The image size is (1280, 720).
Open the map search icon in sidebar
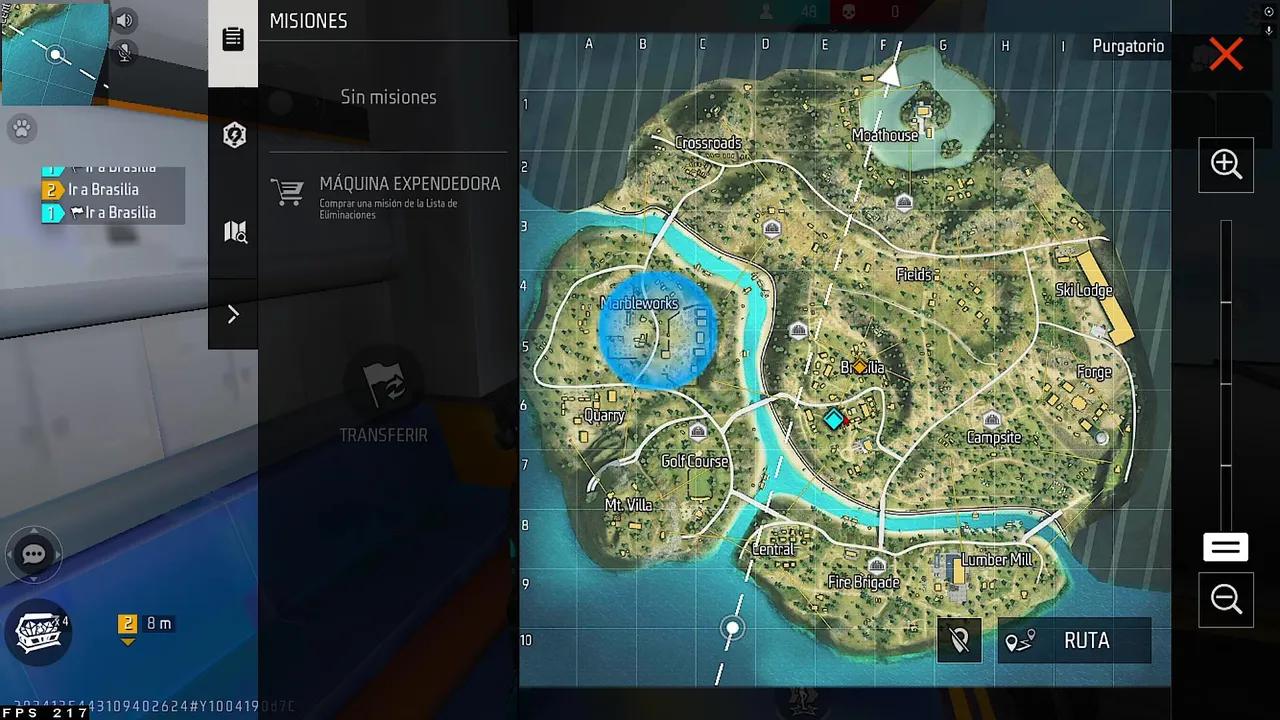(233, 231)
